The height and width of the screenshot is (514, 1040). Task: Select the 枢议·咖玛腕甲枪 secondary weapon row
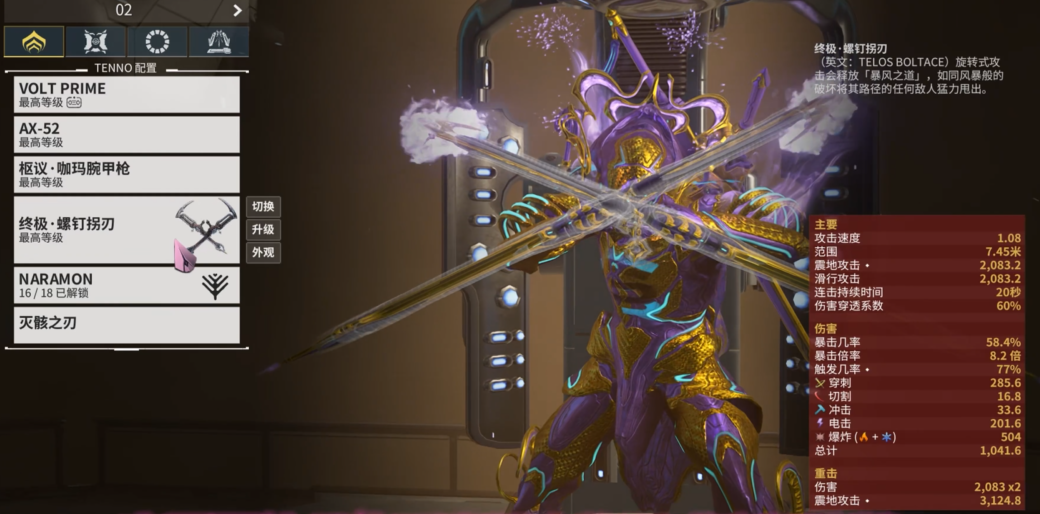[127, 174]
